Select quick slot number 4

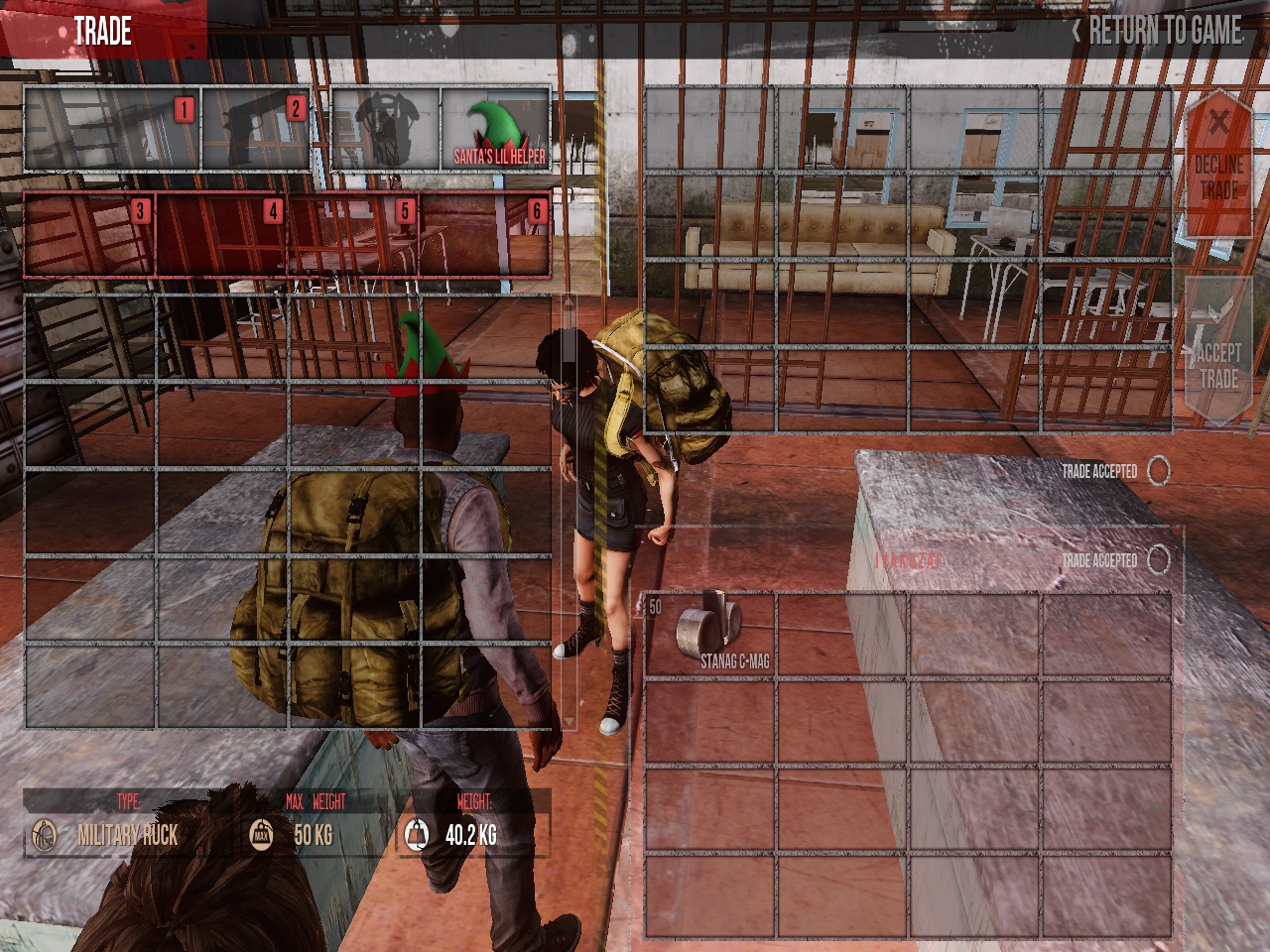click(x=221, y=234)
